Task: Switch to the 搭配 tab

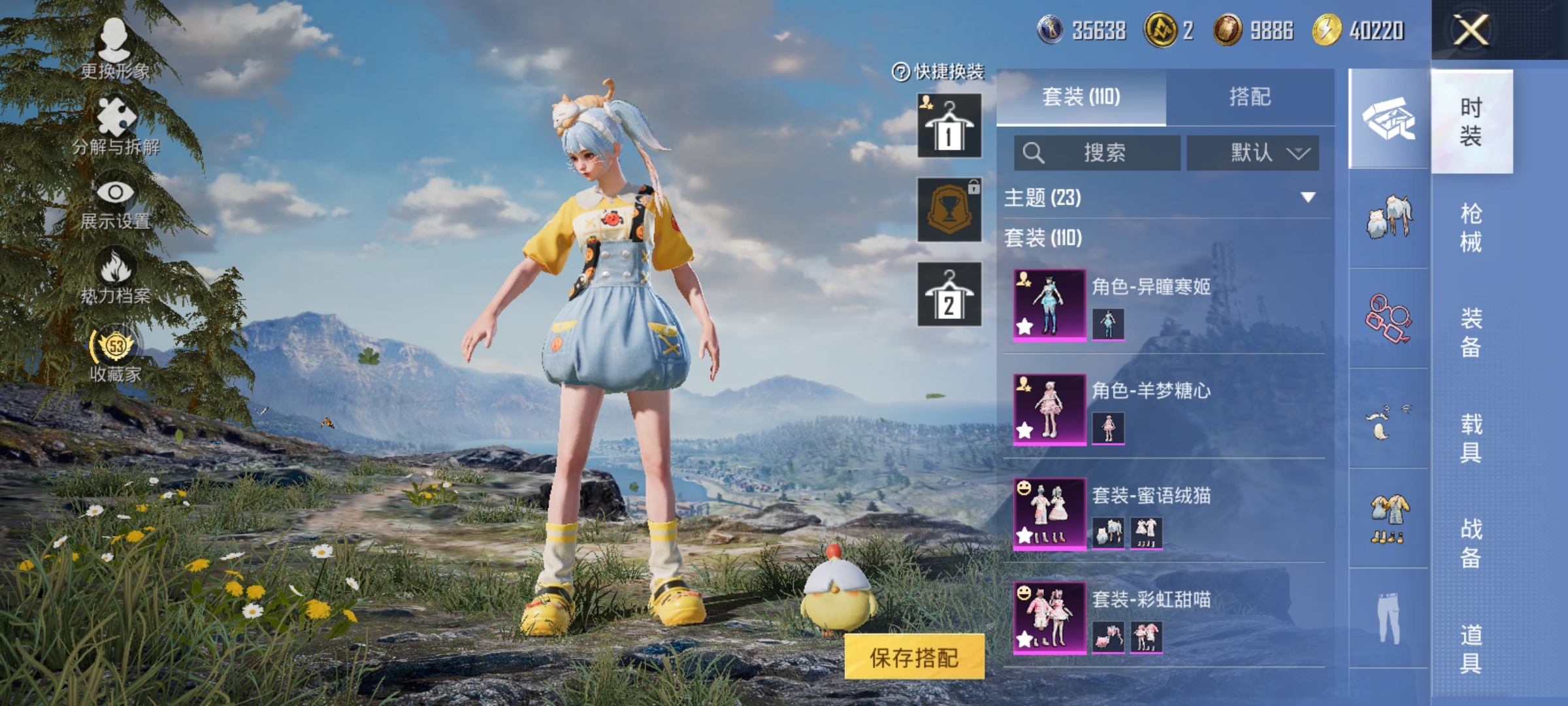Action: pyautogui.click(x=1251, y=97)
